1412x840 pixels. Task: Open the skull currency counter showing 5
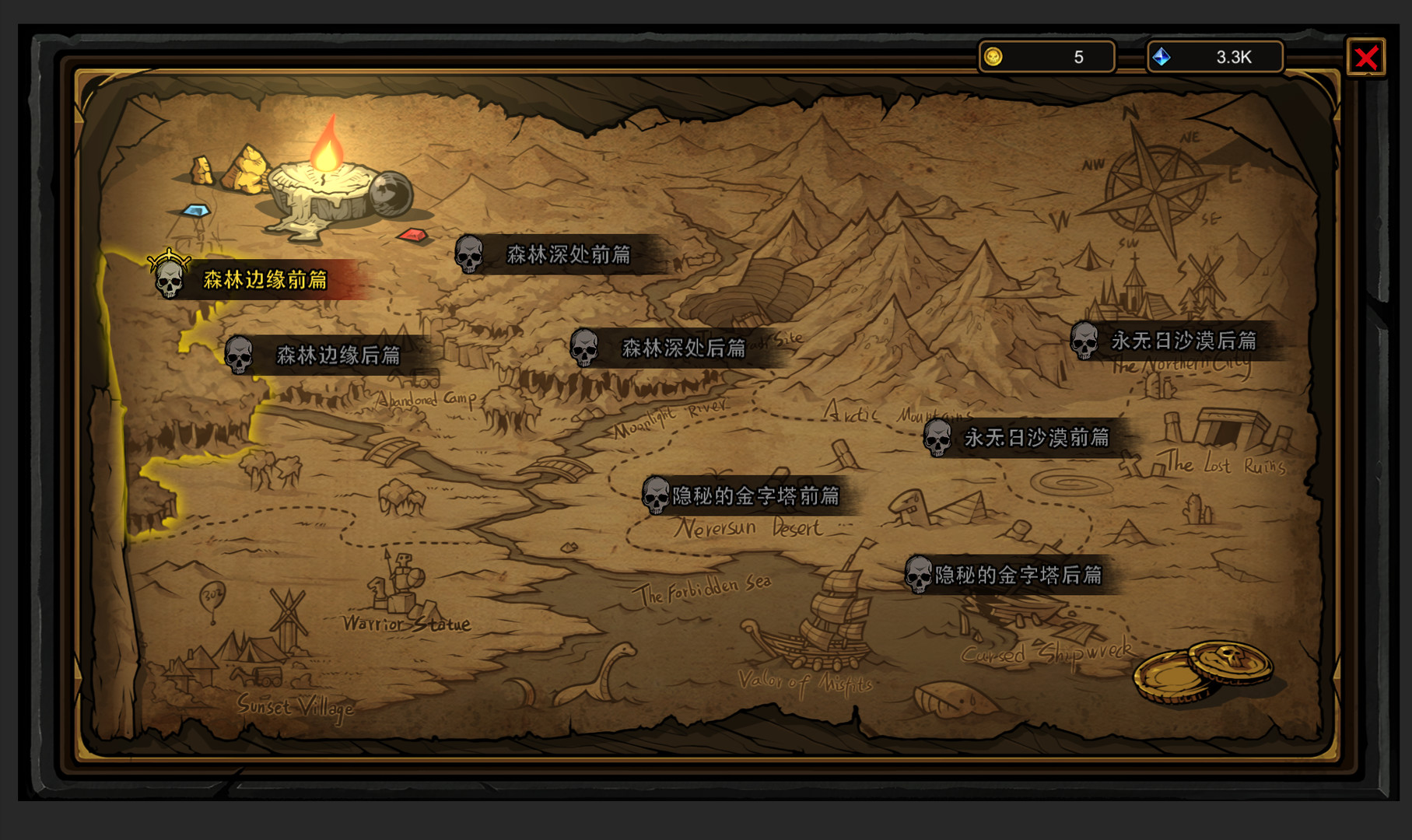point(1046,56)
